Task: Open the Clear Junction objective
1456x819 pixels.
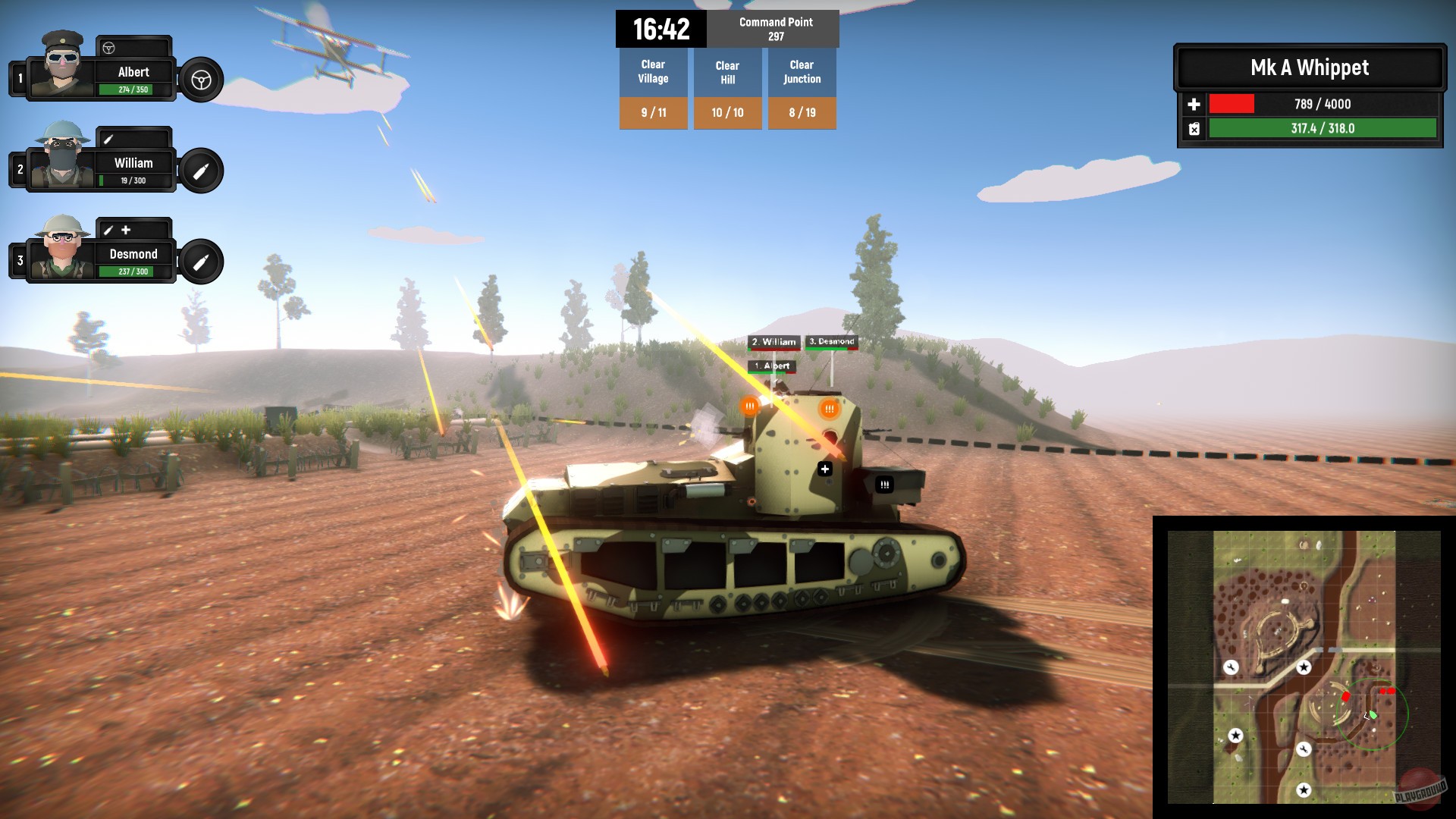Action: pos(802,71)
